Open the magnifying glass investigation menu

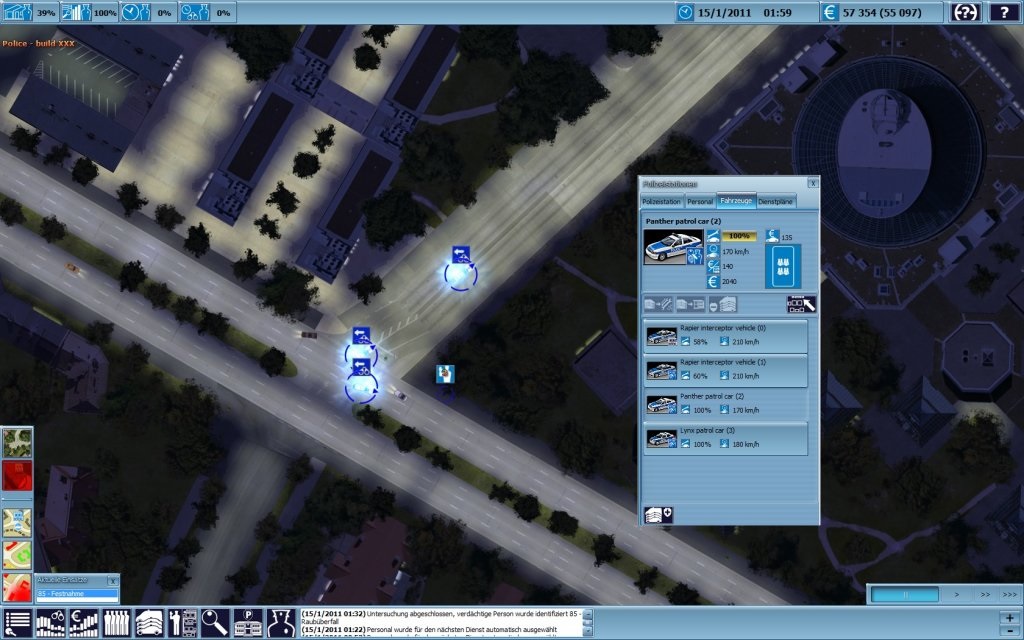(x=215, y=623)
